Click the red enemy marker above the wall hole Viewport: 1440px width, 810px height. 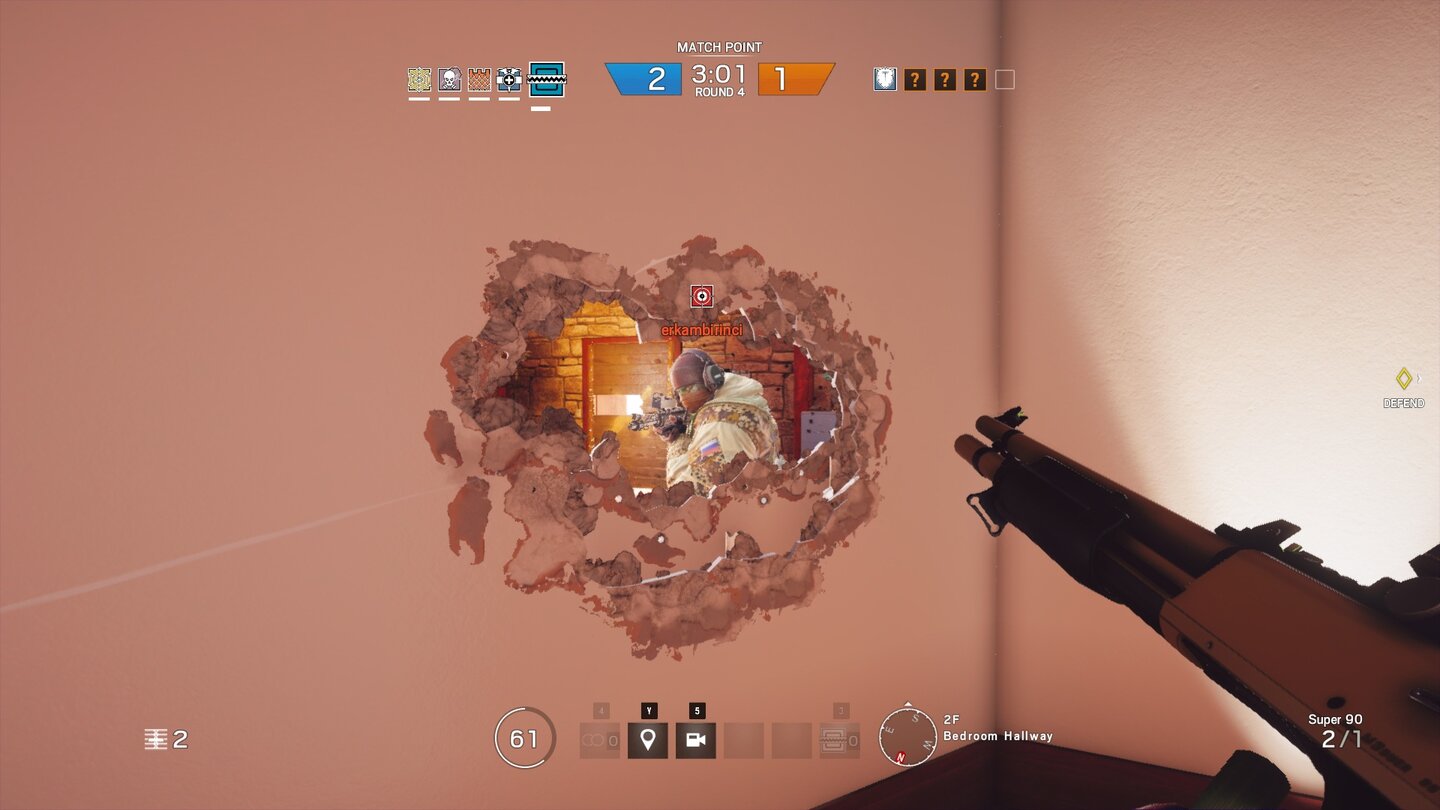(704, 297)
